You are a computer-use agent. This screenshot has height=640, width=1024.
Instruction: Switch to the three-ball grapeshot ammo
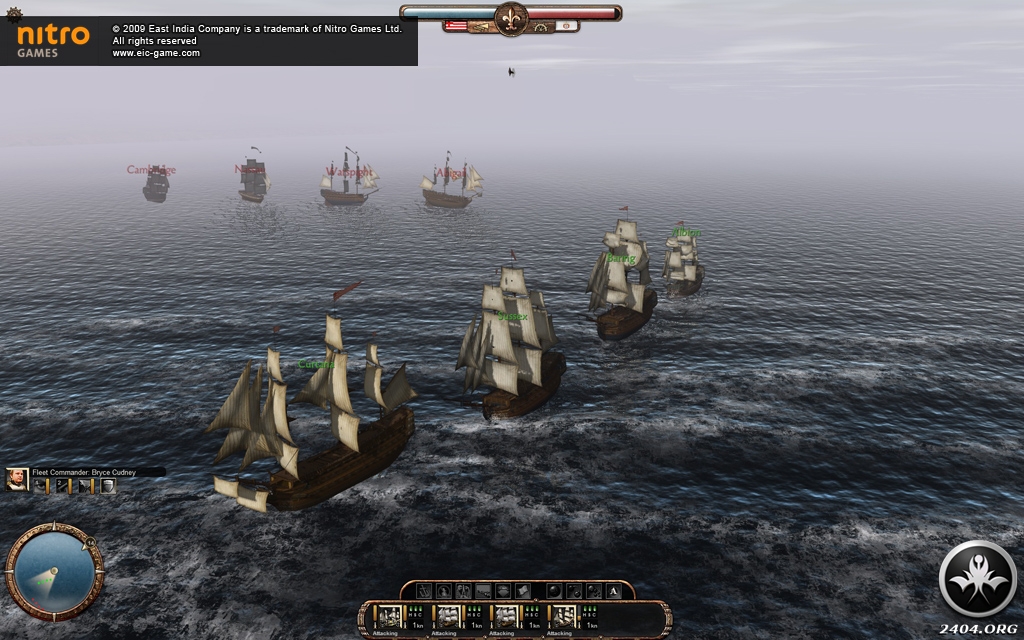click(x=594, y=591)
